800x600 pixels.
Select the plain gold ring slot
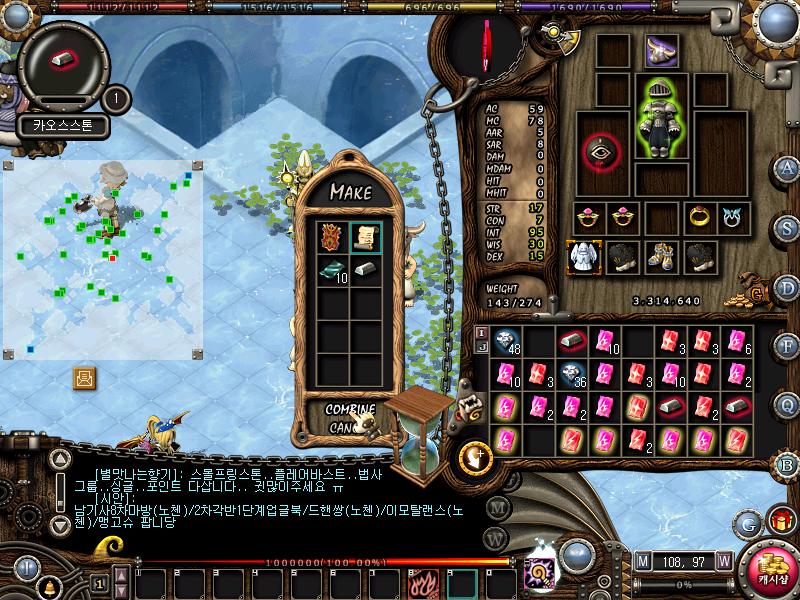coord(699,216)
